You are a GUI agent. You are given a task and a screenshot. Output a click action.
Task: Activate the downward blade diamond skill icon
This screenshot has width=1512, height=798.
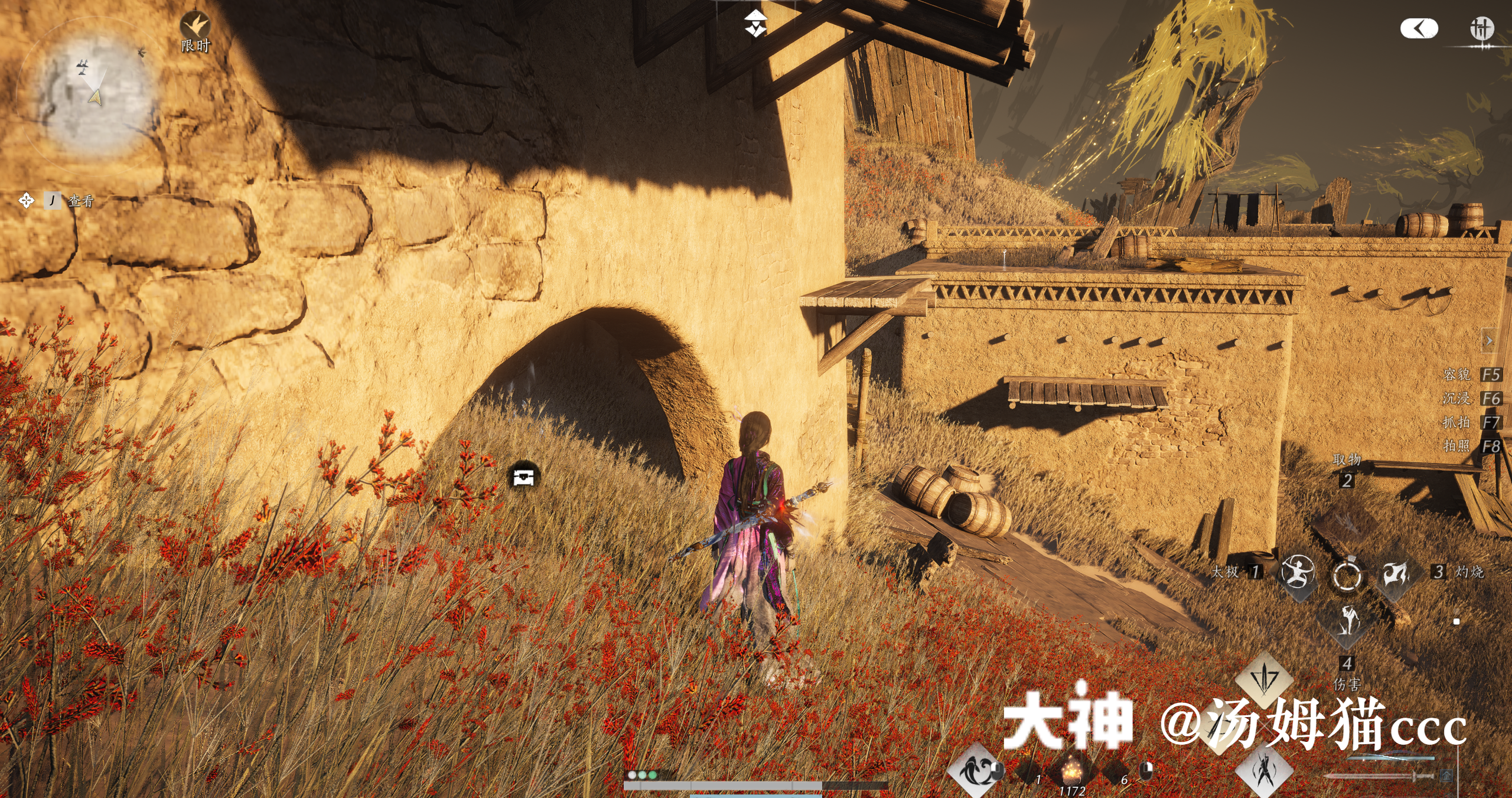point(1265,678)
